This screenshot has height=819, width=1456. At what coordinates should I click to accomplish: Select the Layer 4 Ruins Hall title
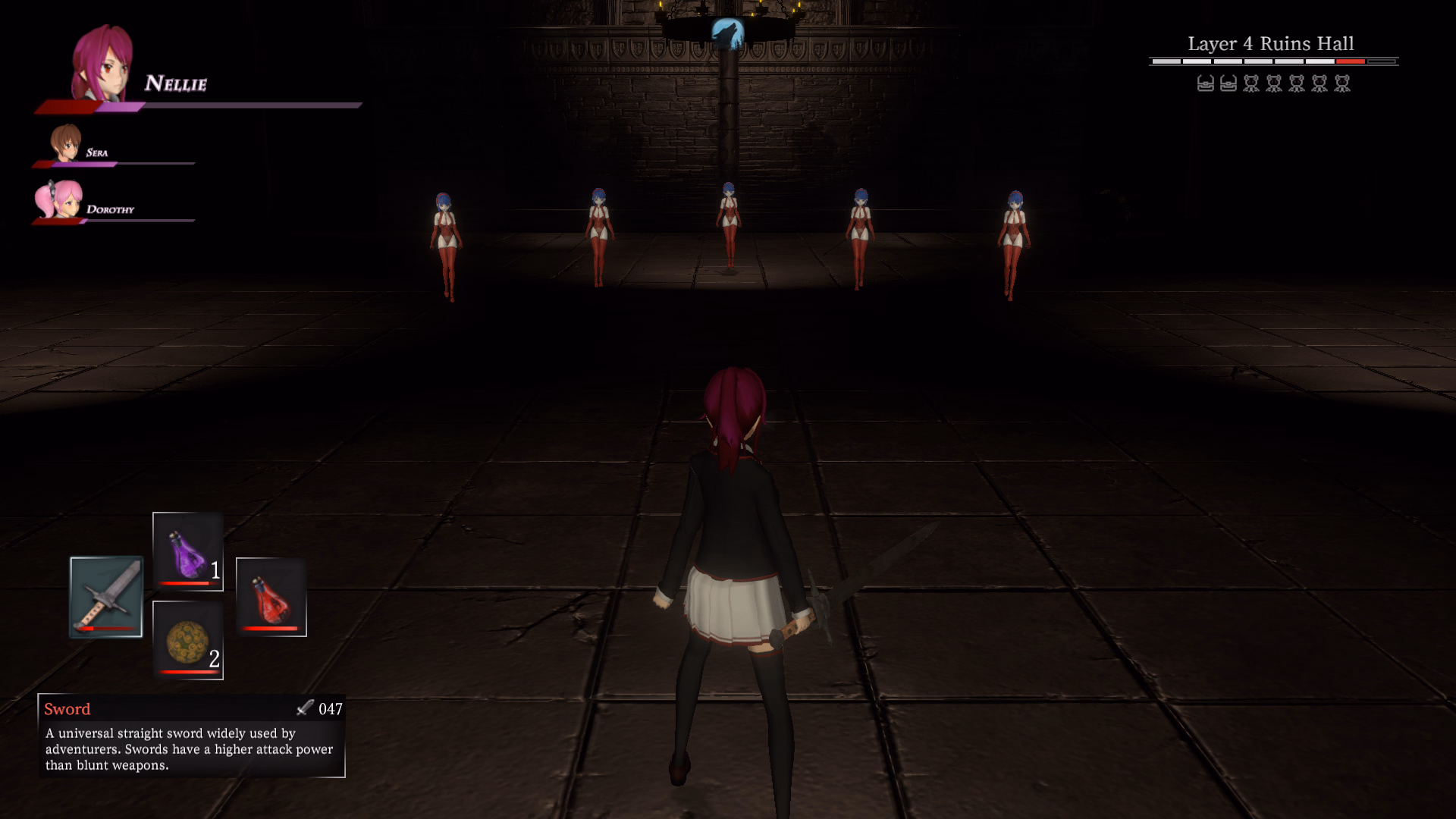1271,43
